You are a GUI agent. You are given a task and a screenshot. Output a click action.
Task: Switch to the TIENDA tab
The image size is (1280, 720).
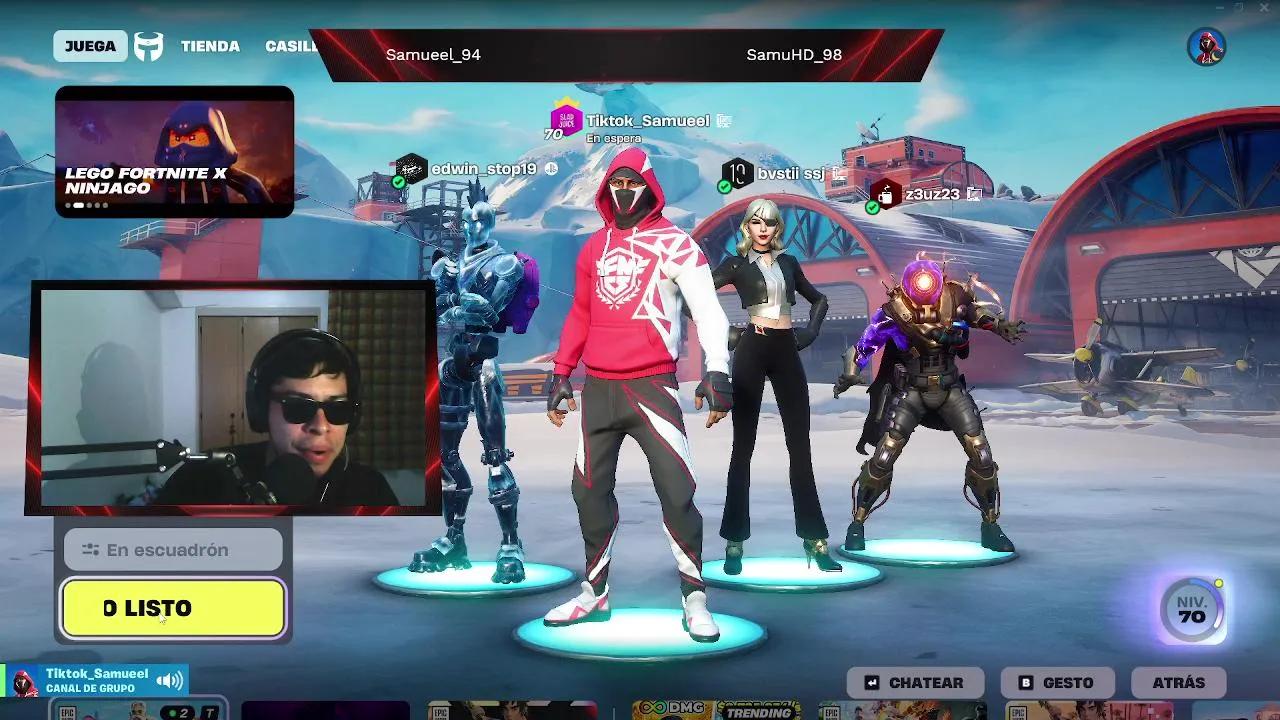pyautogui.click(x=211, y=46)
